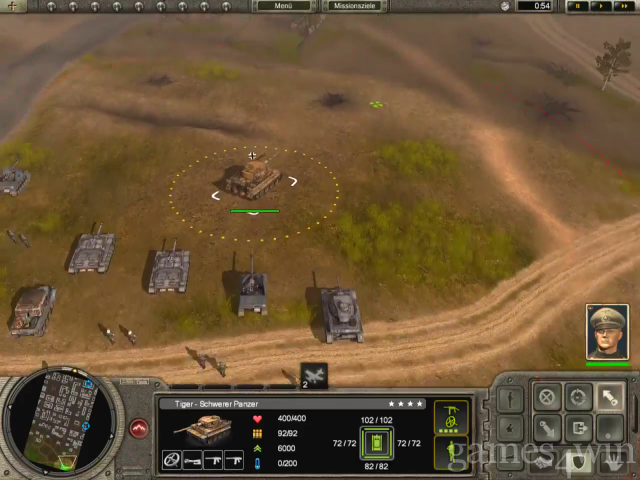Activate the crossed-circle stop command
This screenshot has height=480, width=640.
[x=547, y=396]
